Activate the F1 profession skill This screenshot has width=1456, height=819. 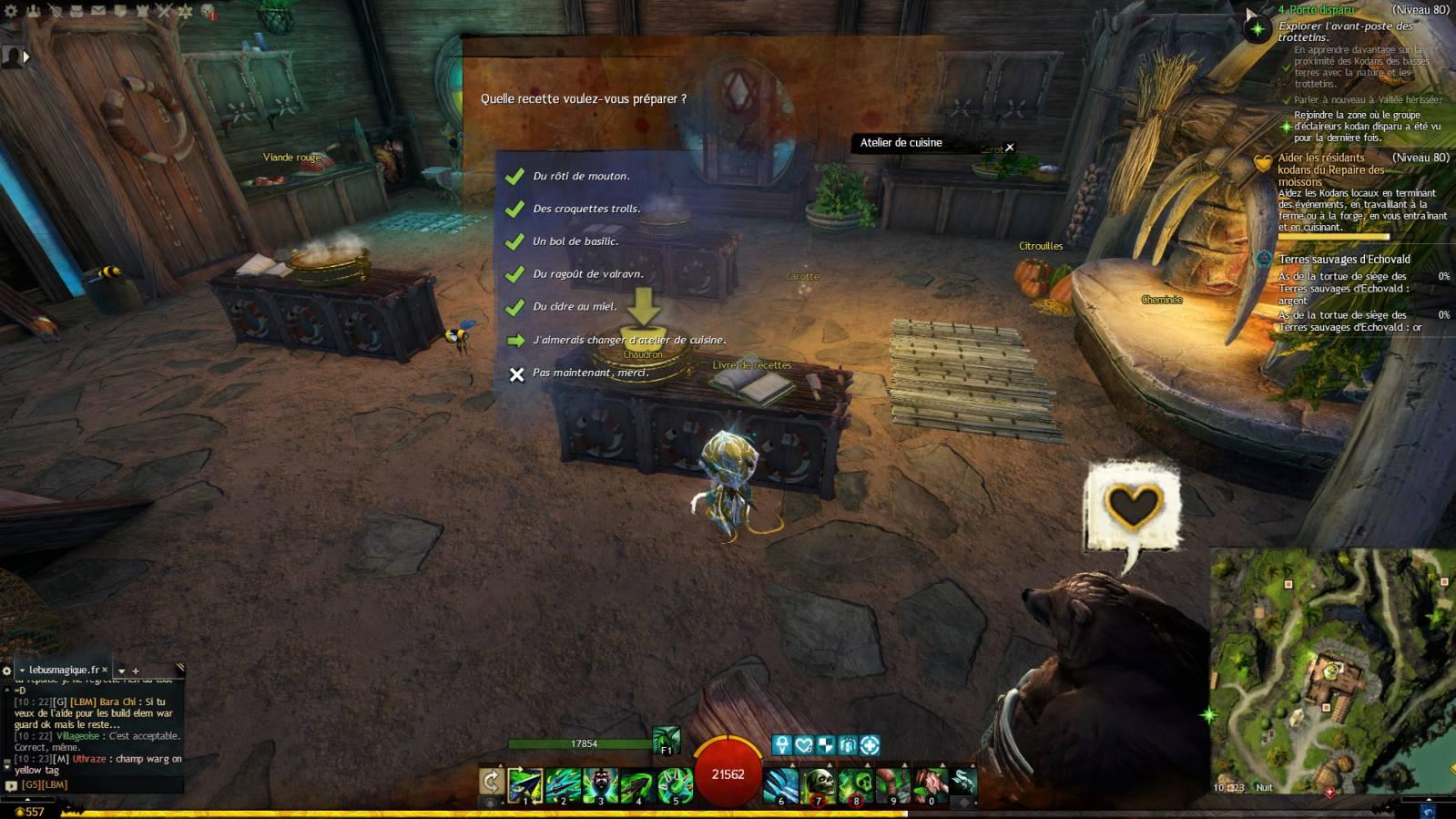click(667, 742)
